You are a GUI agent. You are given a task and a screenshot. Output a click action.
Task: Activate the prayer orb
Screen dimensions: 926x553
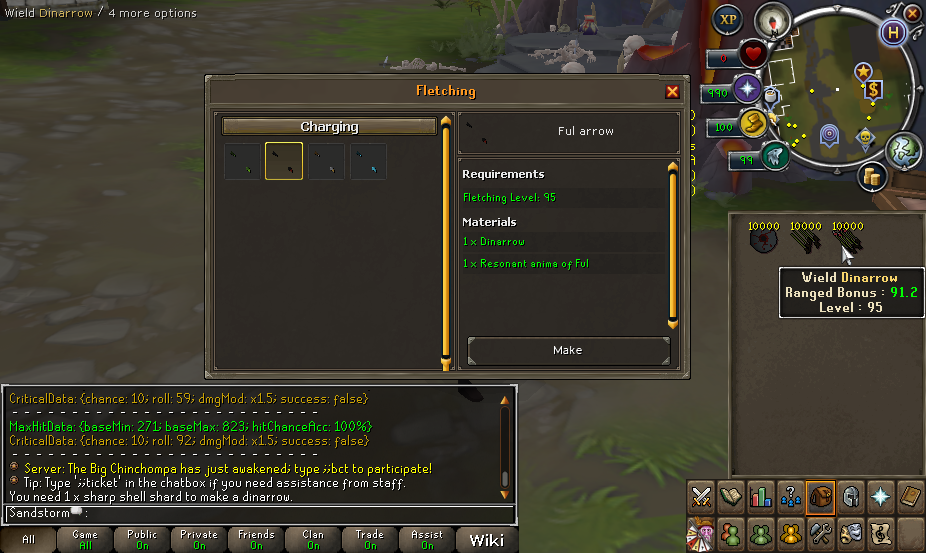coord(747,89)
